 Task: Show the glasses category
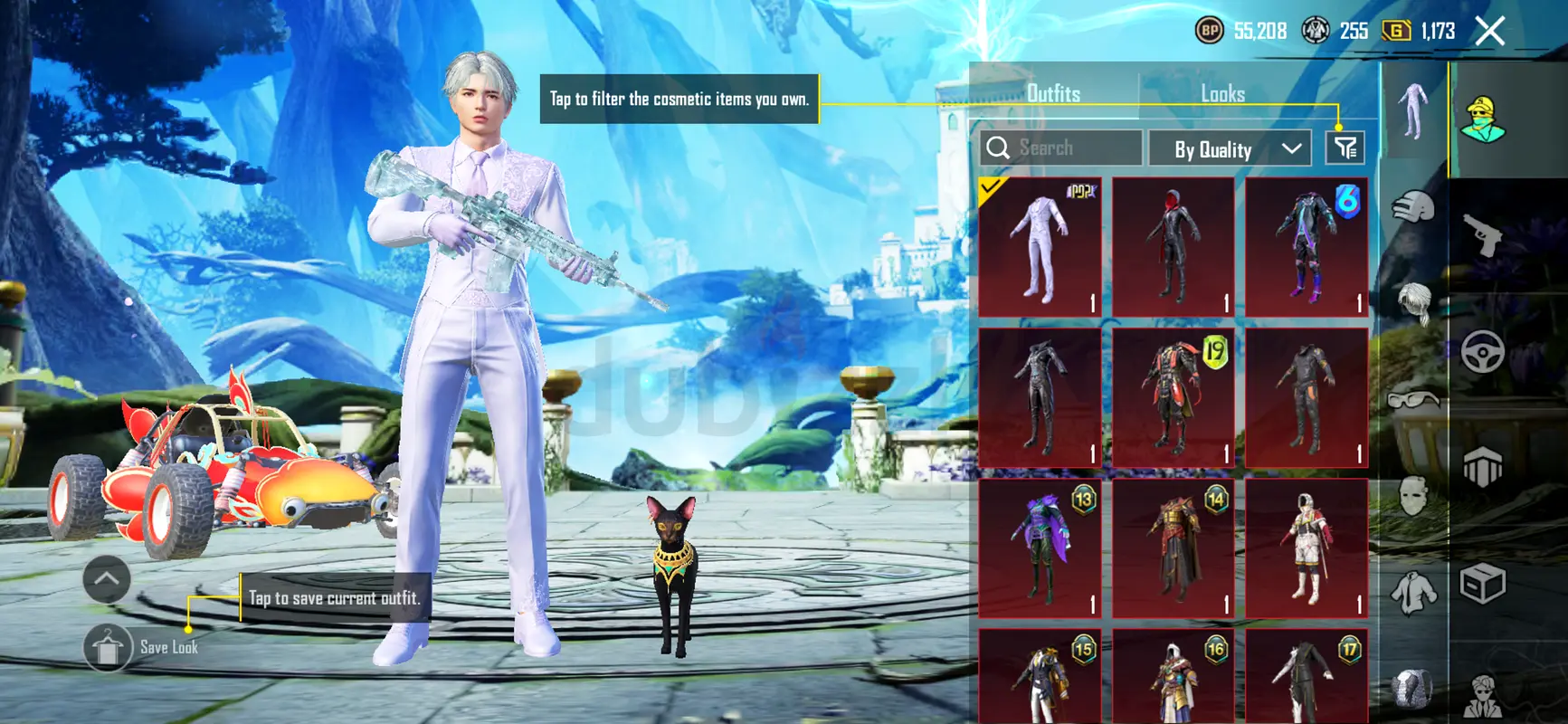click(x=1413, y=399)
